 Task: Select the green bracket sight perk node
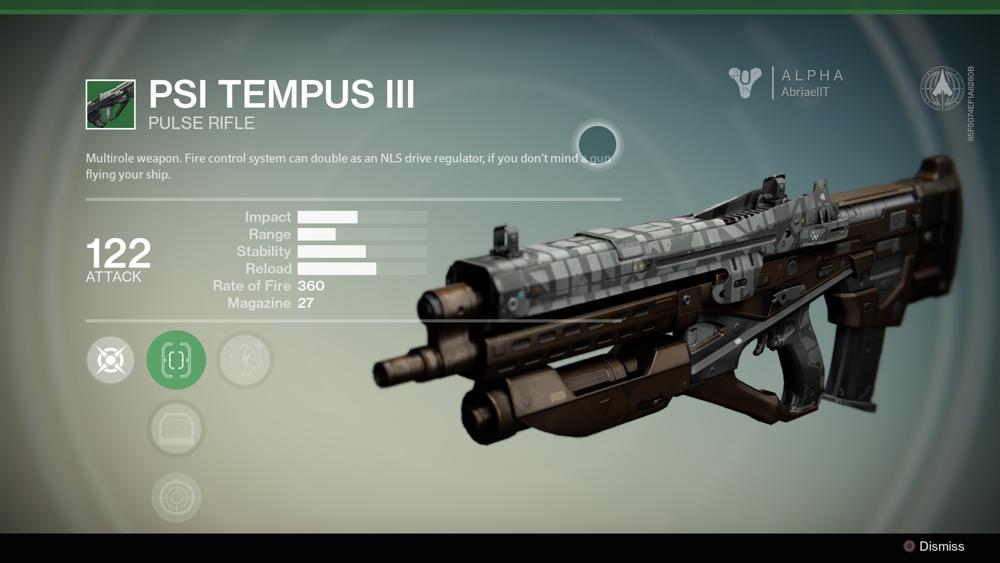[176, 360]
